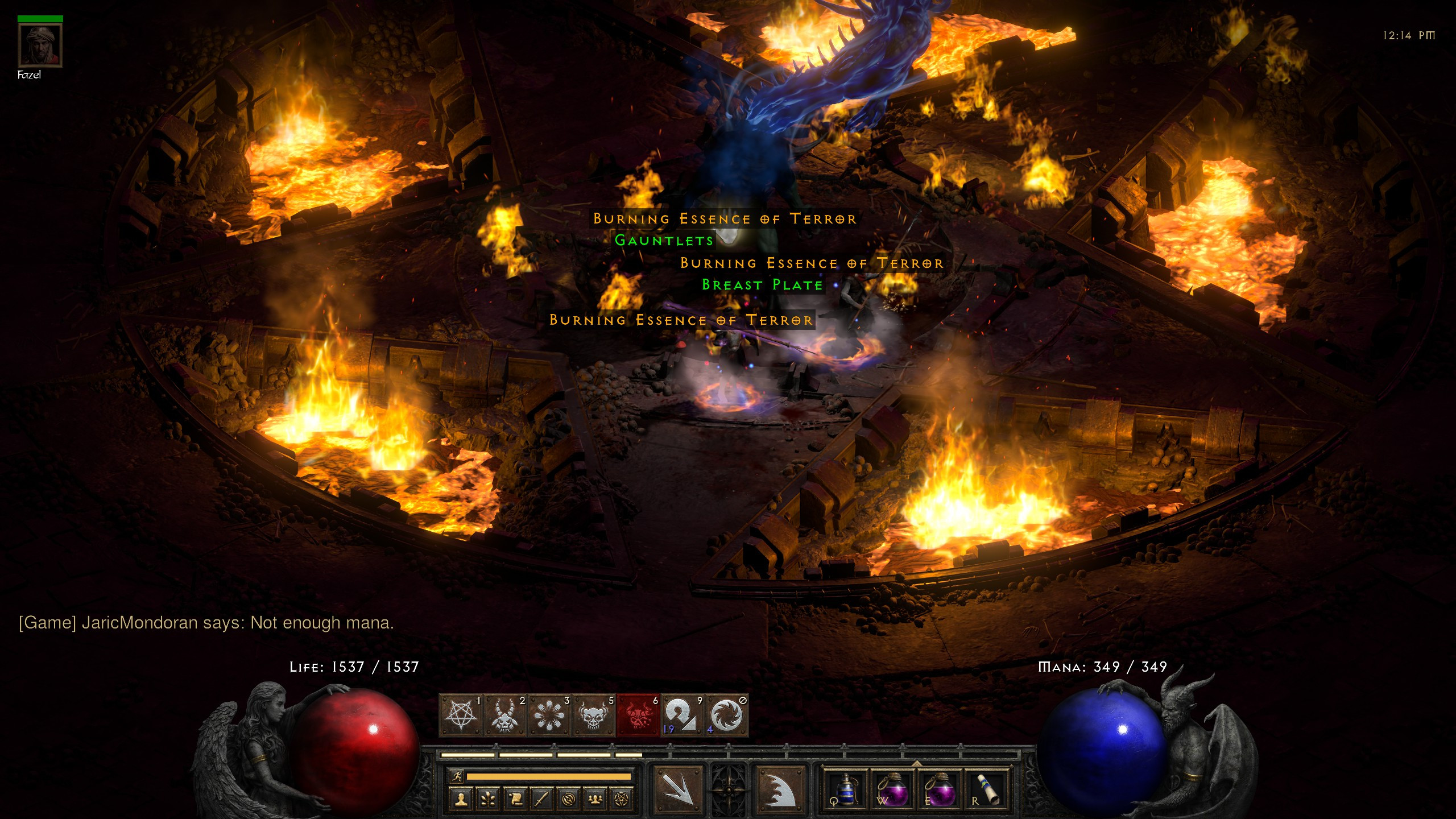Open the character screen button
This screenshot has width=1456, height=819.
point(461,799)
